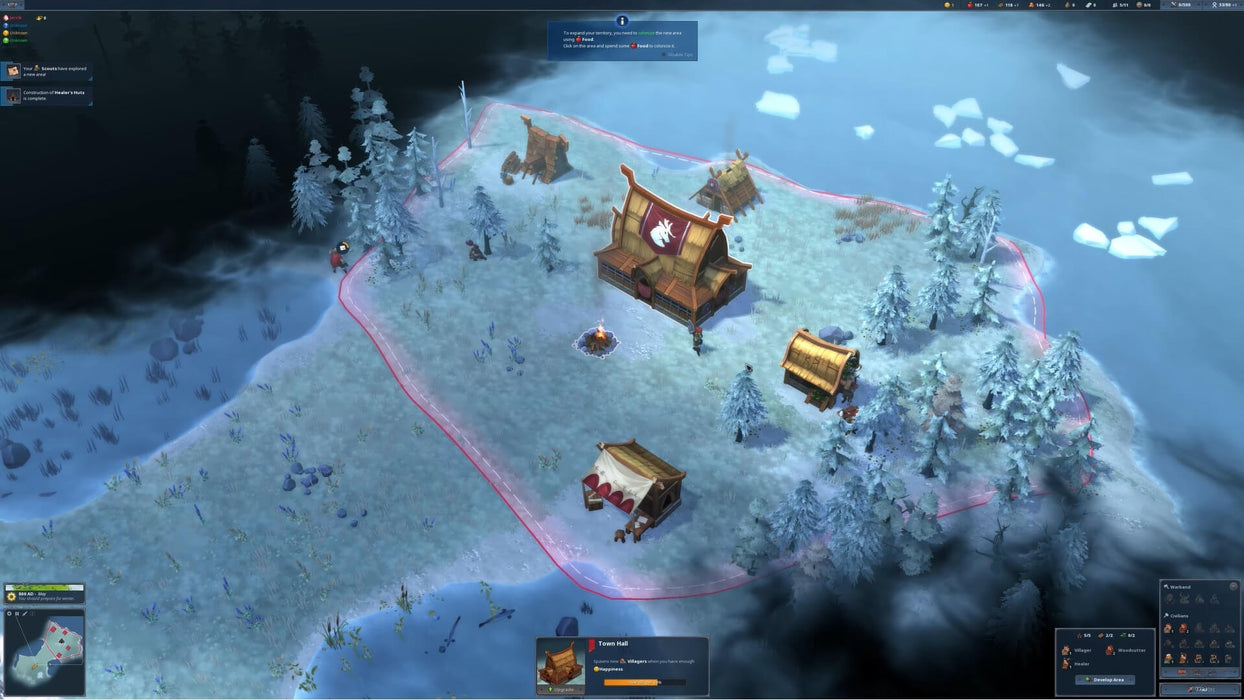Viewport: 1244px width, 700px height.
Task: Click the year and season calendar panel
Action: click(x=44, y=594)
